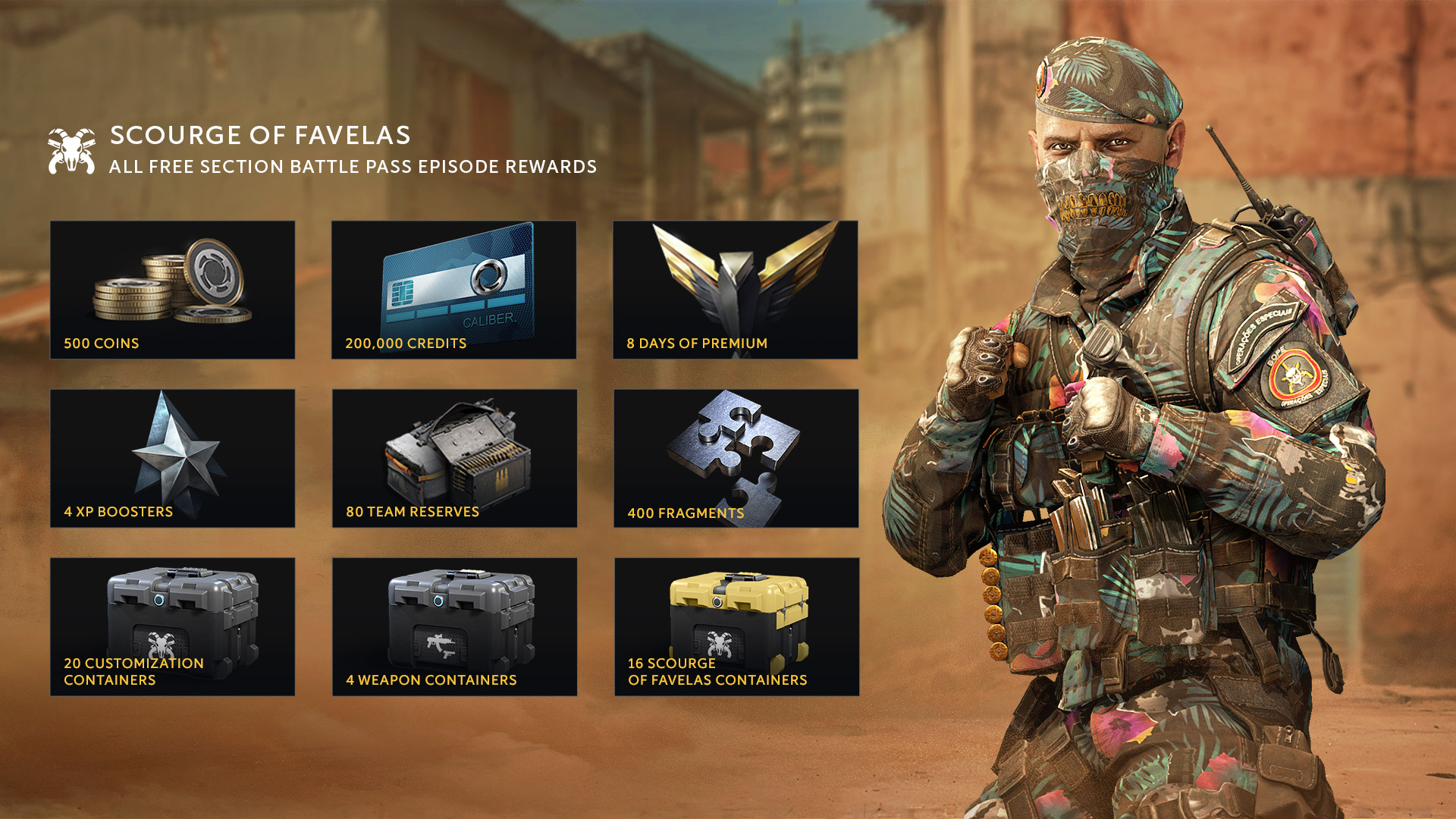The image size is (1456, 819).
Task: Choose the 200,000 Credits reward card
Action: (x=453, y=290)
